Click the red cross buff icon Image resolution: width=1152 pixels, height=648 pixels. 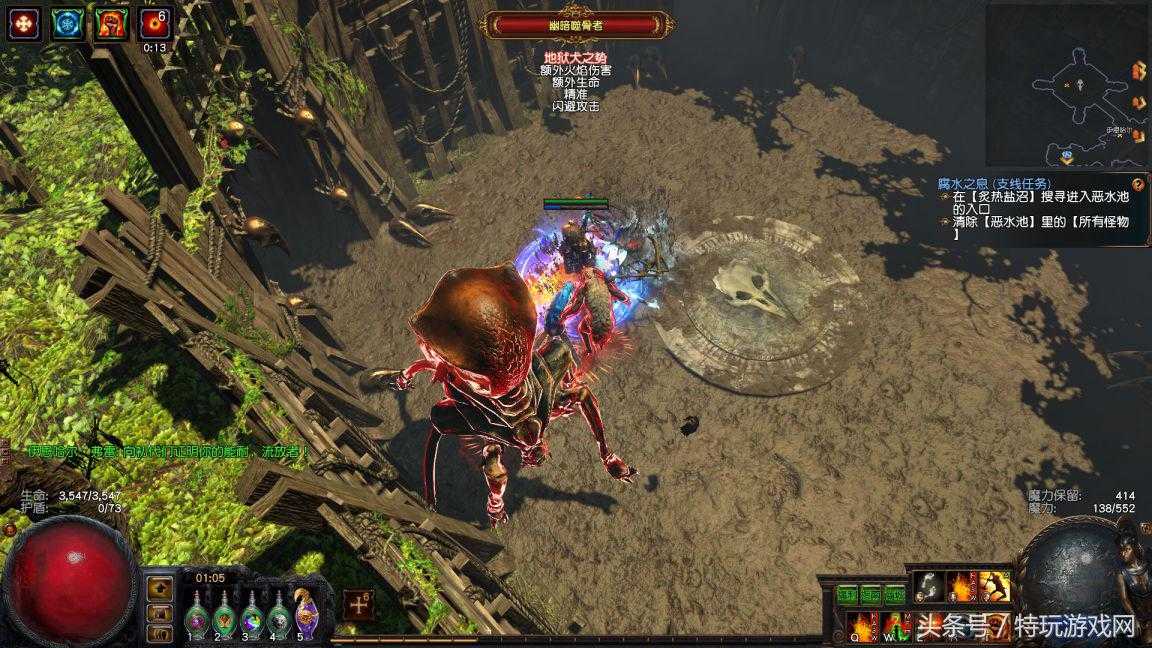(23, 23)
